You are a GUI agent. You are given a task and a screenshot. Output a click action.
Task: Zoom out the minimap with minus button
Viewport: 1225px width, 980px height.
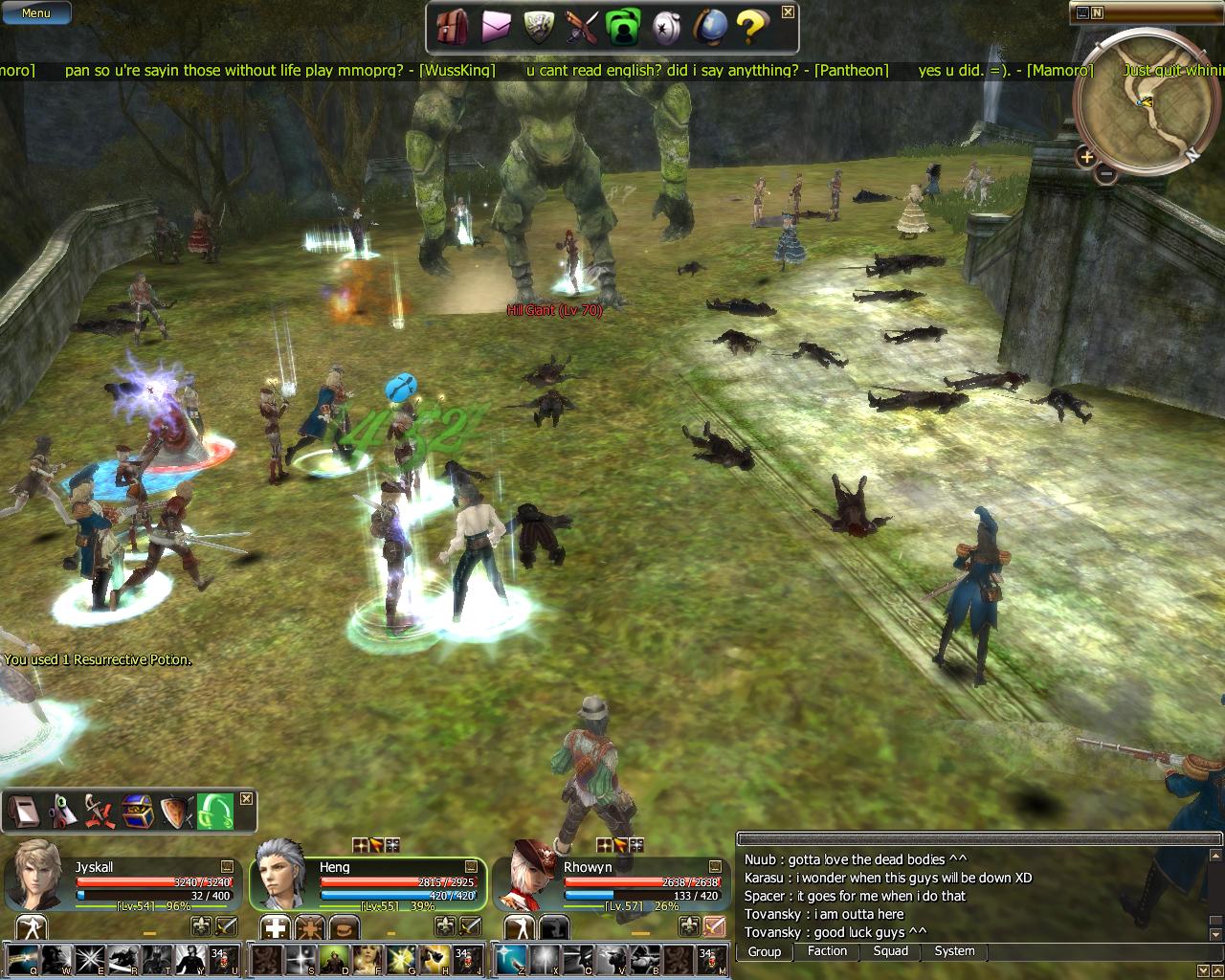click(1105, 174)
